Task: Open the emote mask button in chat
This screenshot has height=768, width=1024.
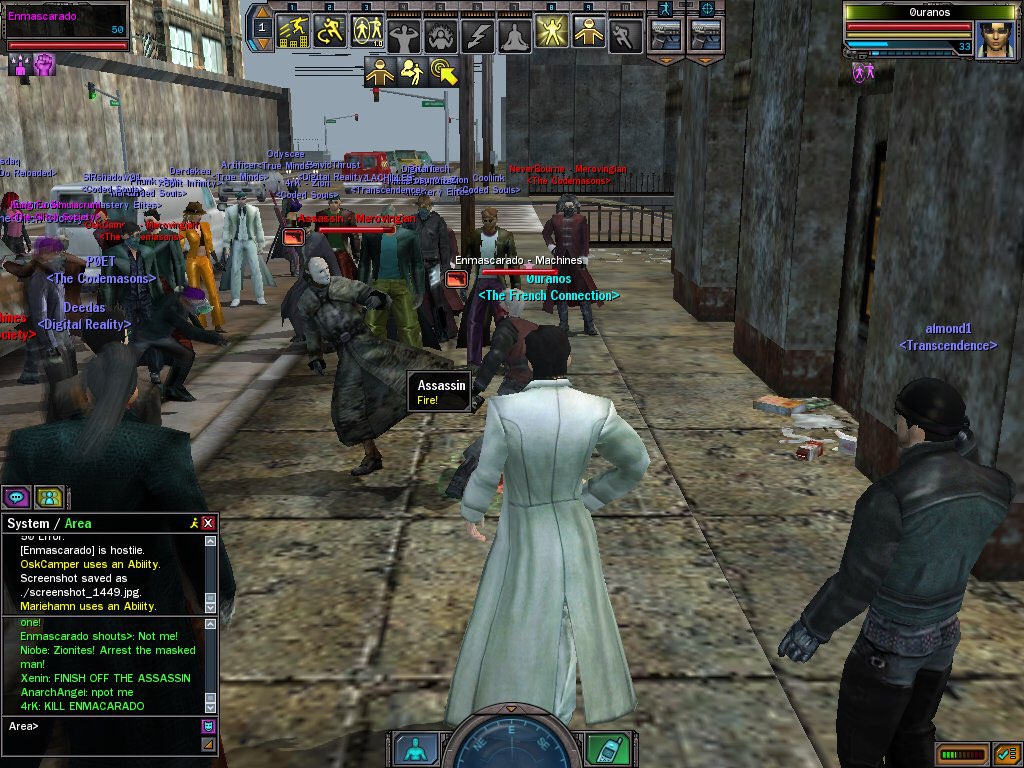Action: [208, 726]
